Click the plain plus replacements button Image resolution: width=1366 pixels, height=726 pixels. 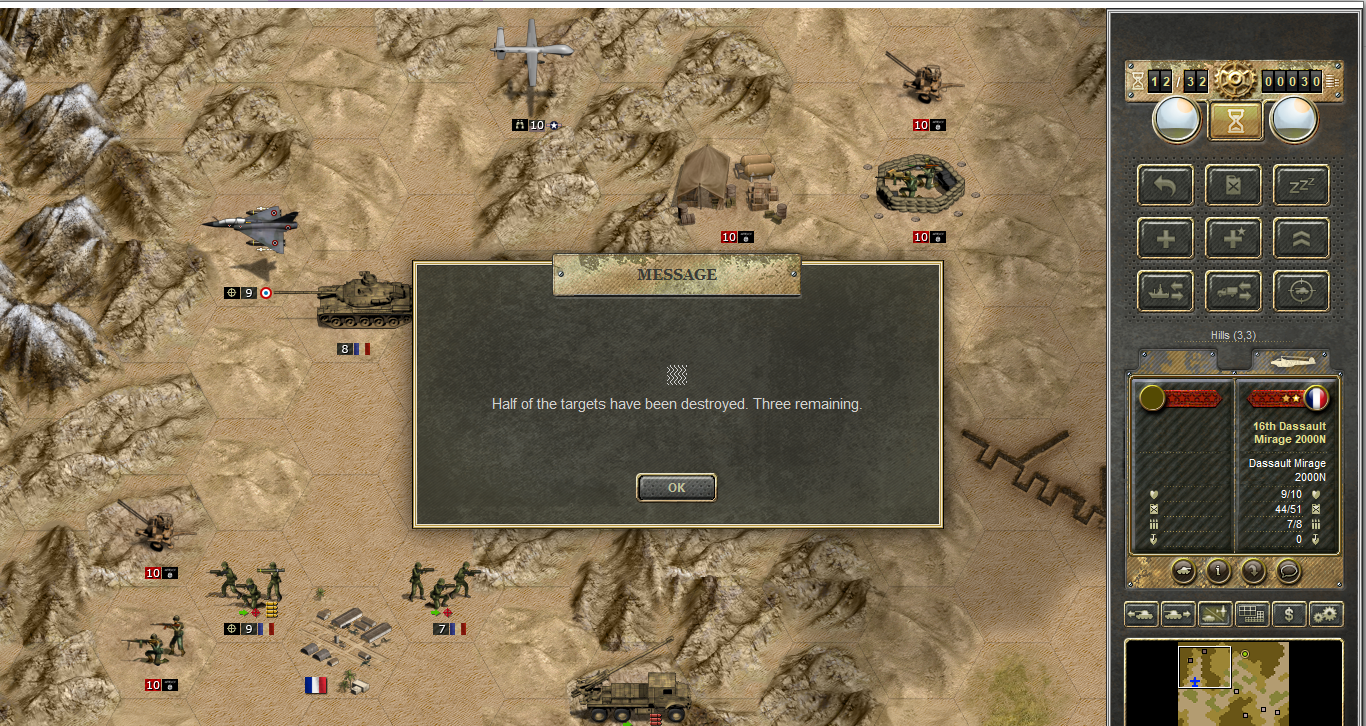click(x=1165, y=239)
